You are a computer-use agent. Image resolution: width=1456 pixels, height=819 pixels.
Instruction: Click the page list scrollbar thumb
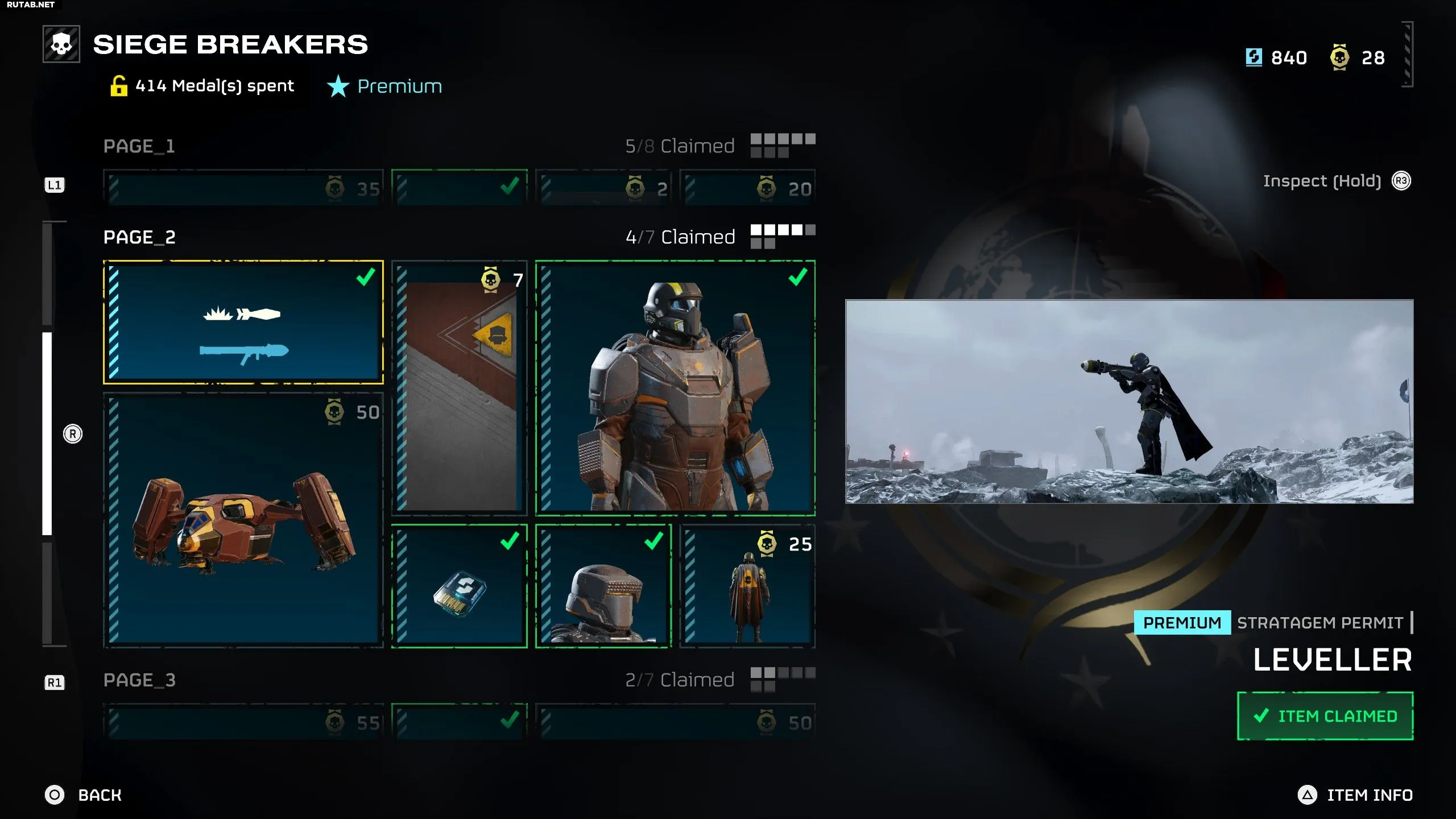pyautogui.click(x=47, y=433)
